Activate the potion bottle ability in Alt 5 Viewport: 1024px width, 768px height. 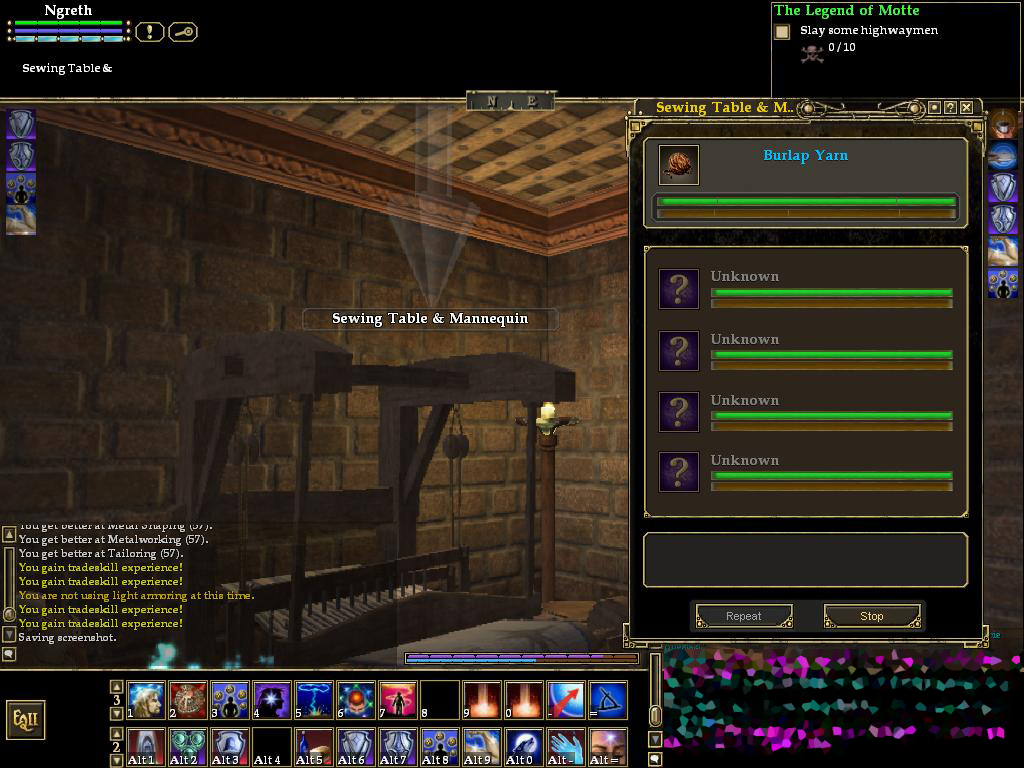314,746
